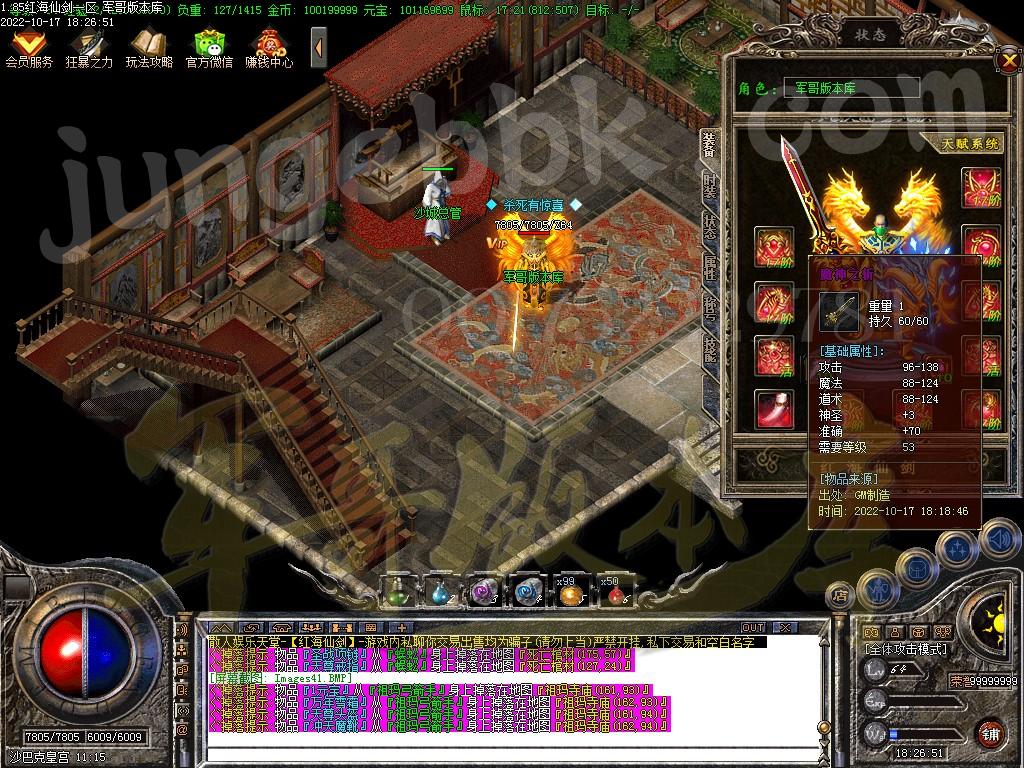This screenshot has width=1024, height=768.
Task: Open the 赚钱中心 money center
Action: click(x=269, y=47)
